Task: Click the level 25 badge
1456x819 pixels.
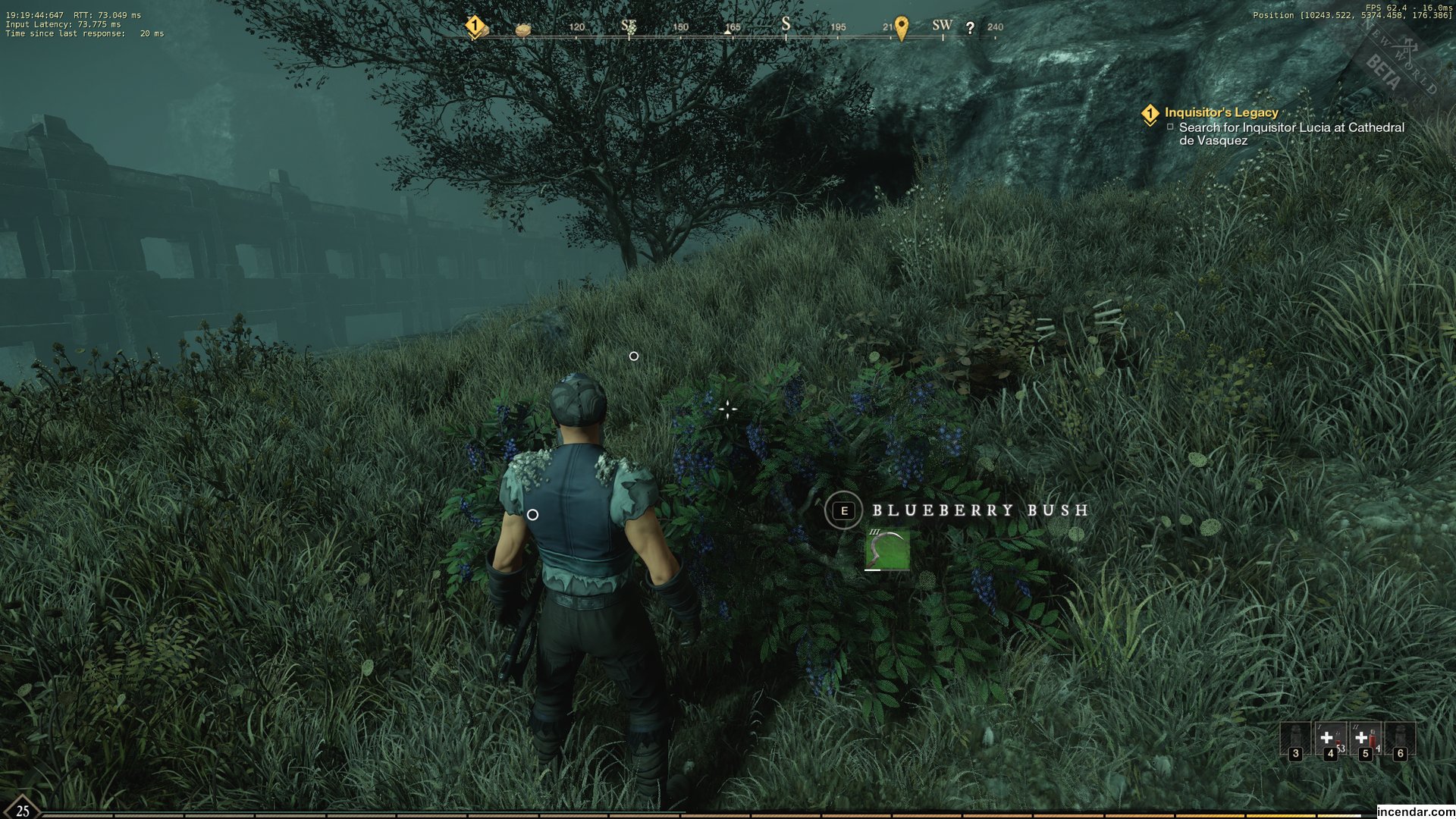Action: (x=23, y=809)
